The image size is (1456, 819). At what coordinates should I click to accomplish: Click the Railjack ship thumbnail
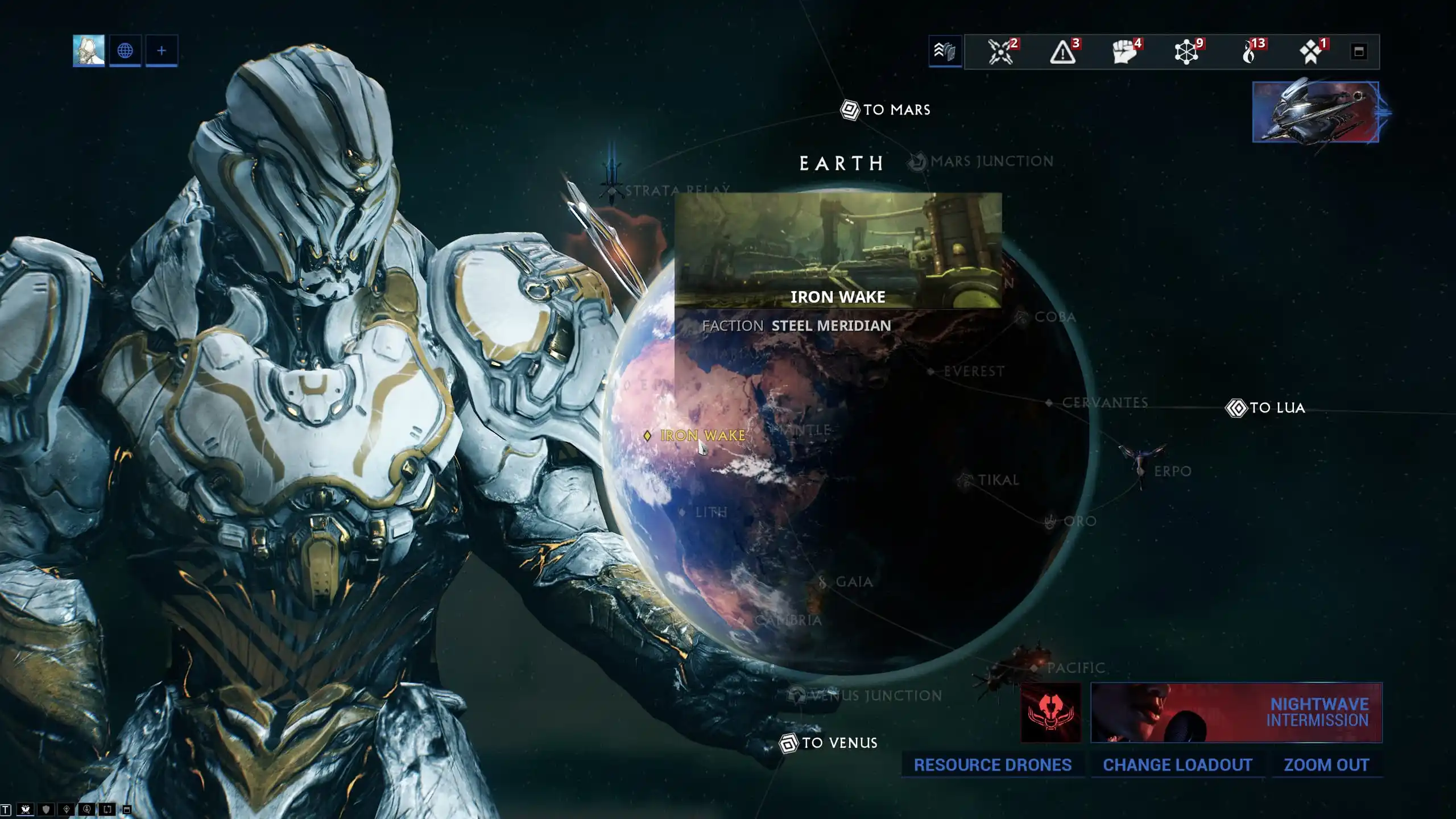pyautogui.click(x=1316, y=112)
